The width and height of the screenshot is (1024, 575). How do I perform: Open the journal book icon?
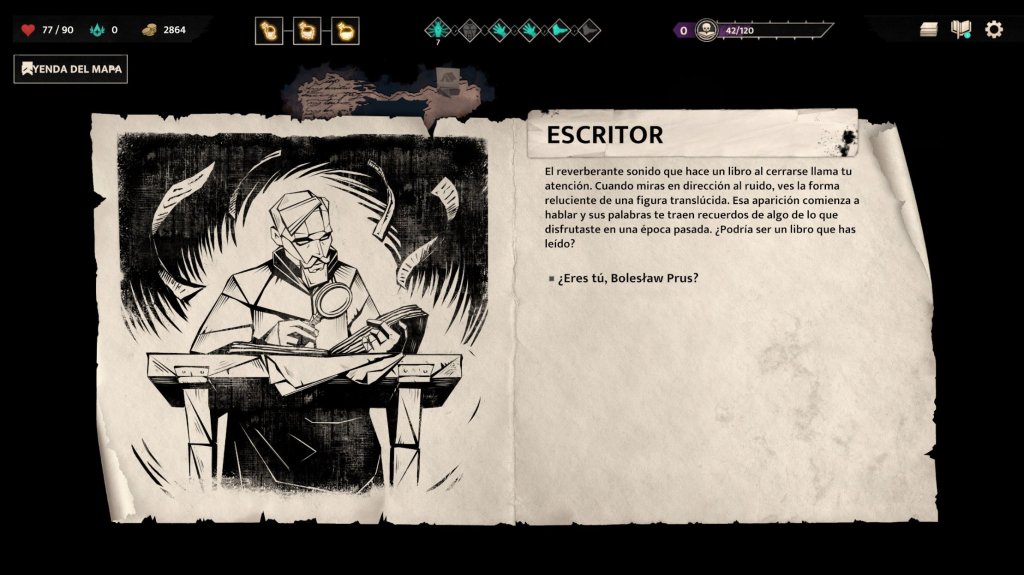[x=961, y=29]
